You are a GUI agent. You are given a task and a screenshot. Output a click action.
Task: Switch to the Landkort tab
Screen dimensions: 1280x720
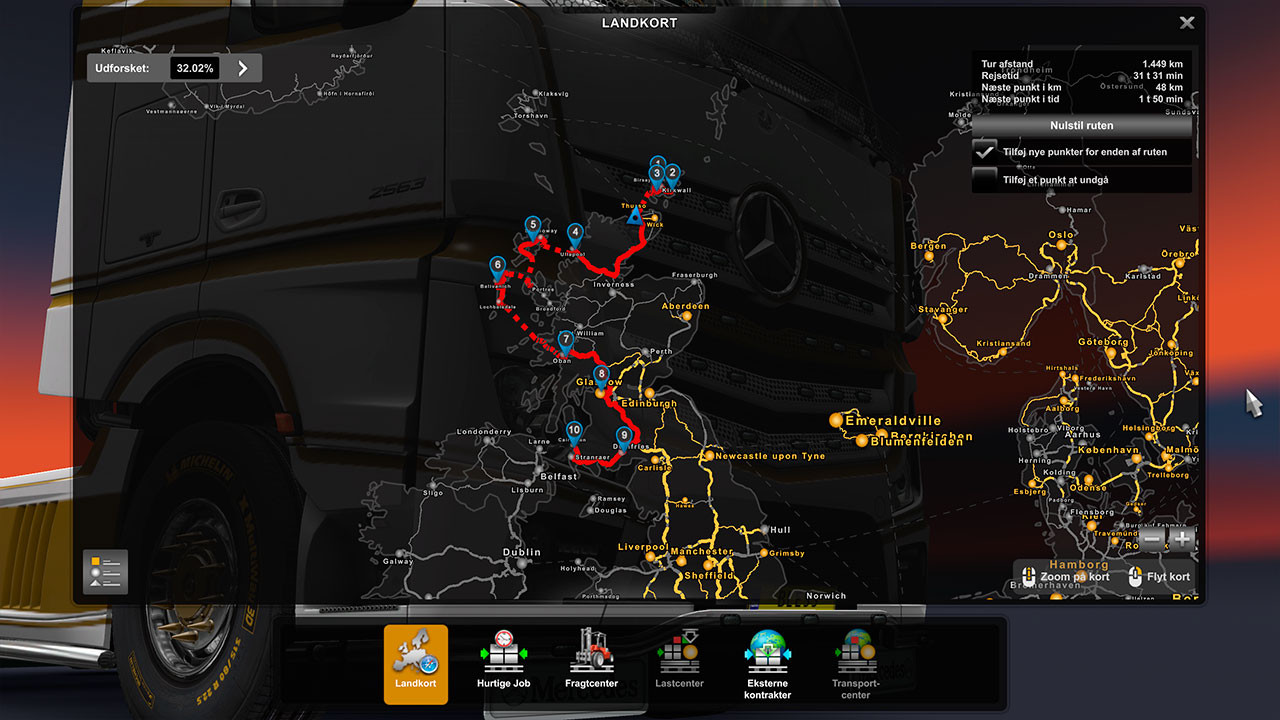[416, 655]
